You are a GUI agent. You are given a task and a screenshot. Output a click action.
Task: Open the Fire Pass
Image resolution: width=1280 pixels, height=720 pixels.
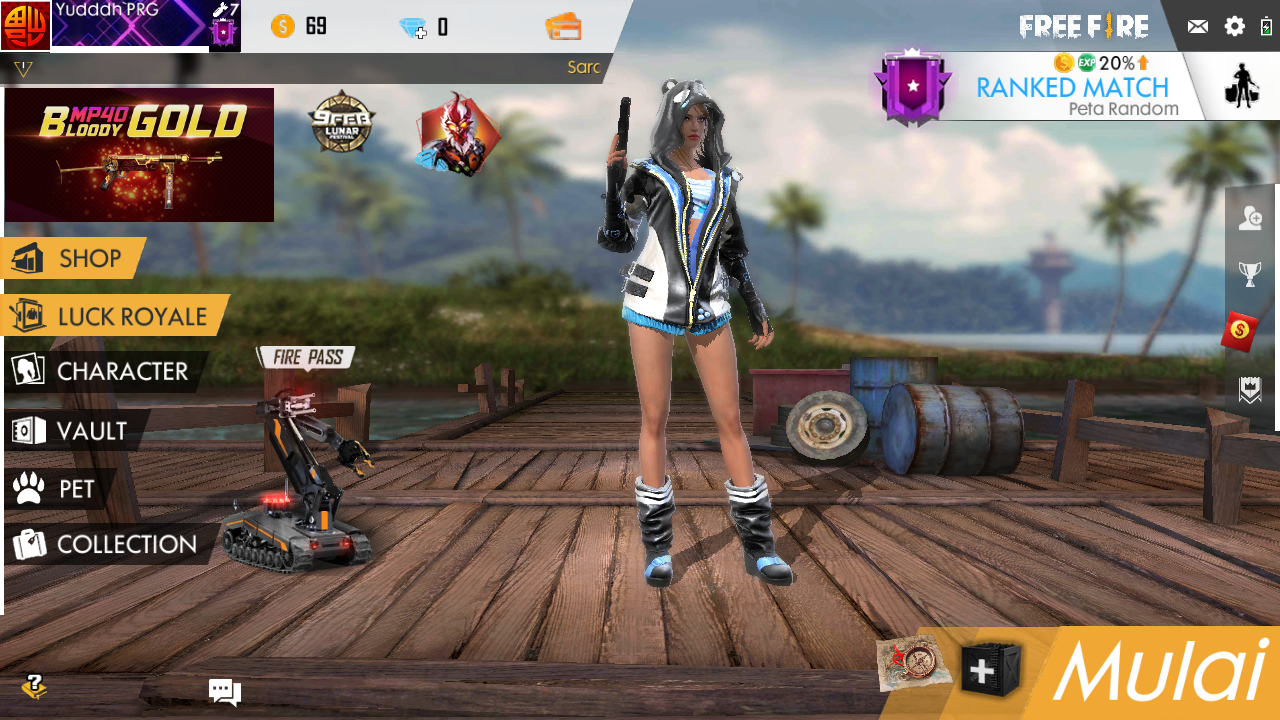point(305,357)
